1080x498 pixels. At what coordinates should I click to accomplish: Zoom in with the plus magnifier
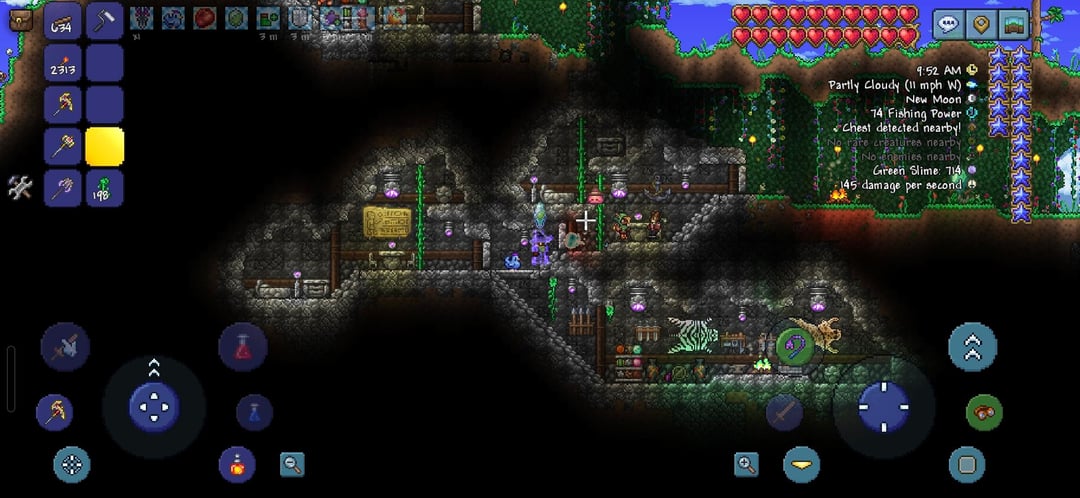point(746,464)
